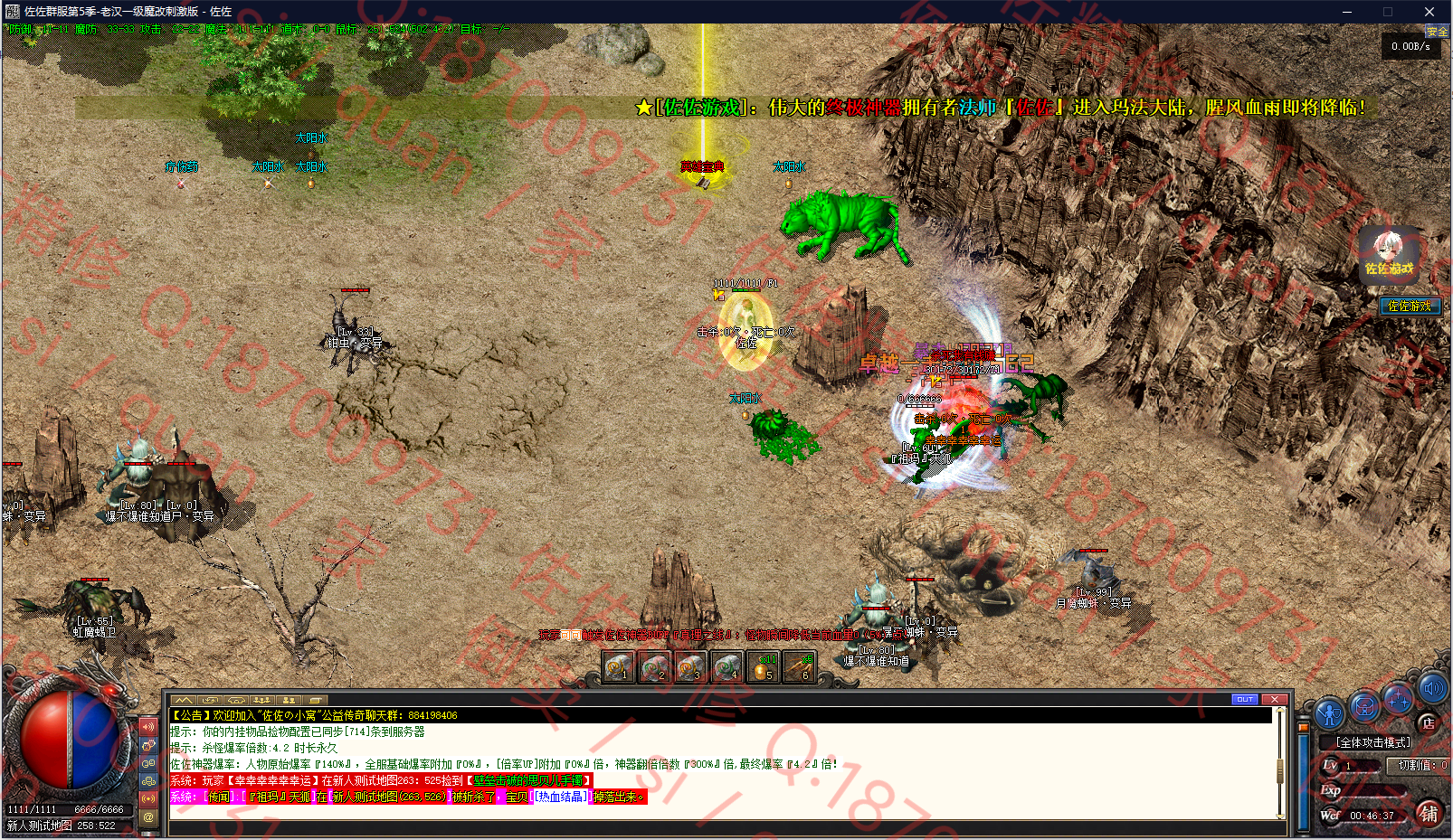Minimize the game window
The height and width of the screenshot is (840, 1453).
click(x=1346, y=12)
